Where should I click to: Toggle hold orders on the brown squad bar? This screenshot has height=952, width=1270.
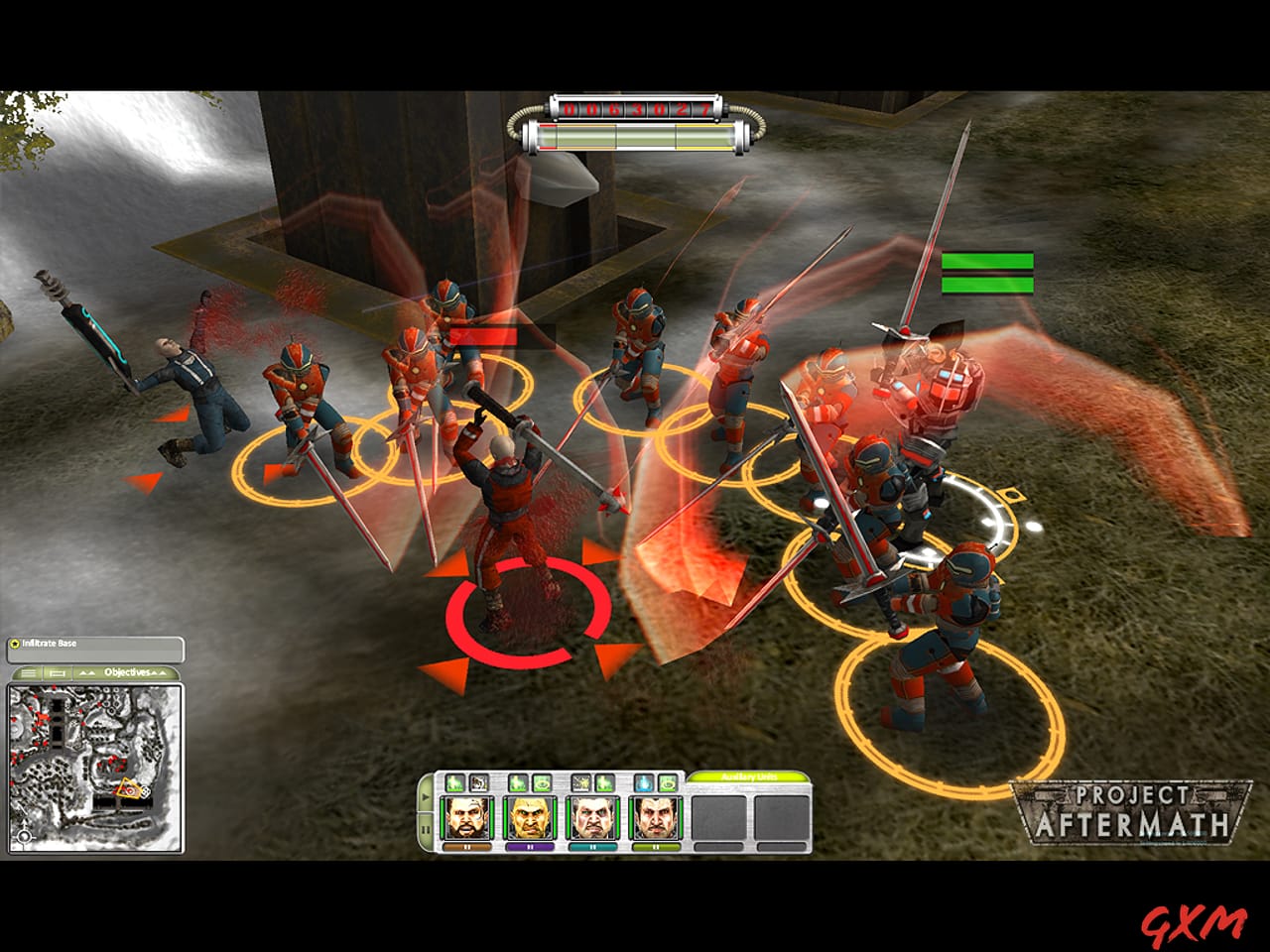point(467,847)
